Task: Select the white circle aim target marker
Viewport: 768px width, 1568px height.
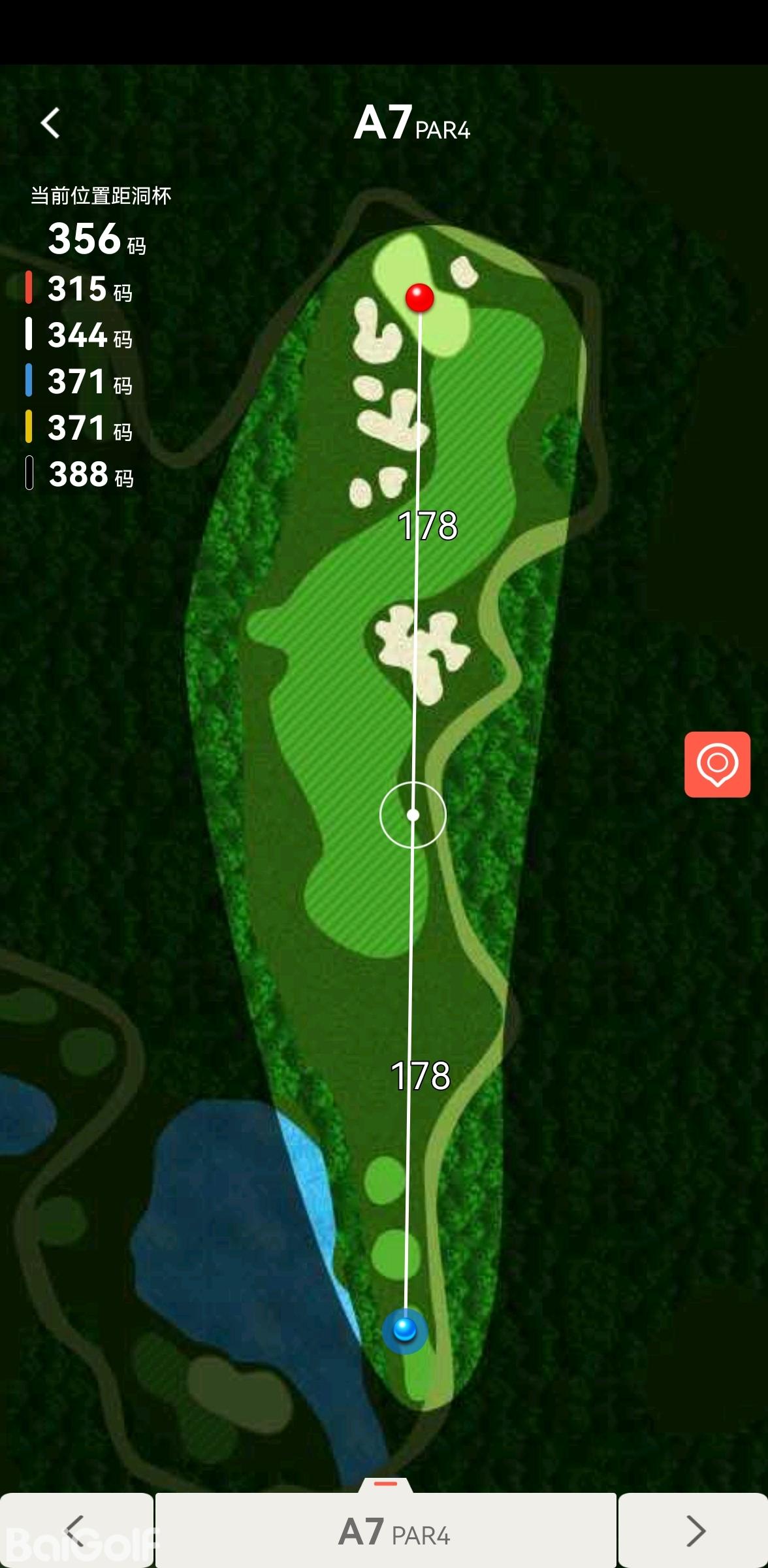Action: point(413,815)
